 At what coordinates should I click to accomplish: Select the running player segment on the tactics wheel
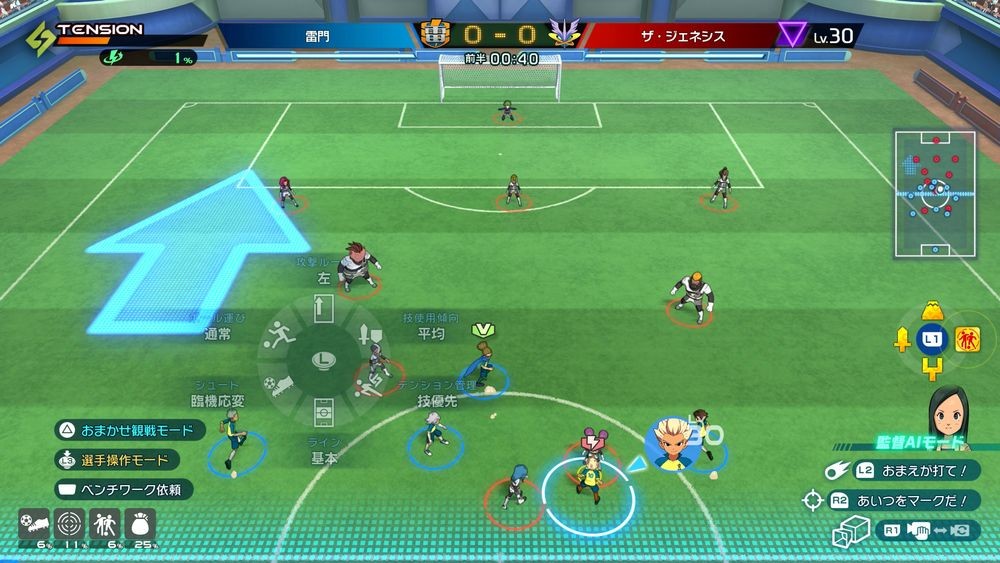coord(282,337)
